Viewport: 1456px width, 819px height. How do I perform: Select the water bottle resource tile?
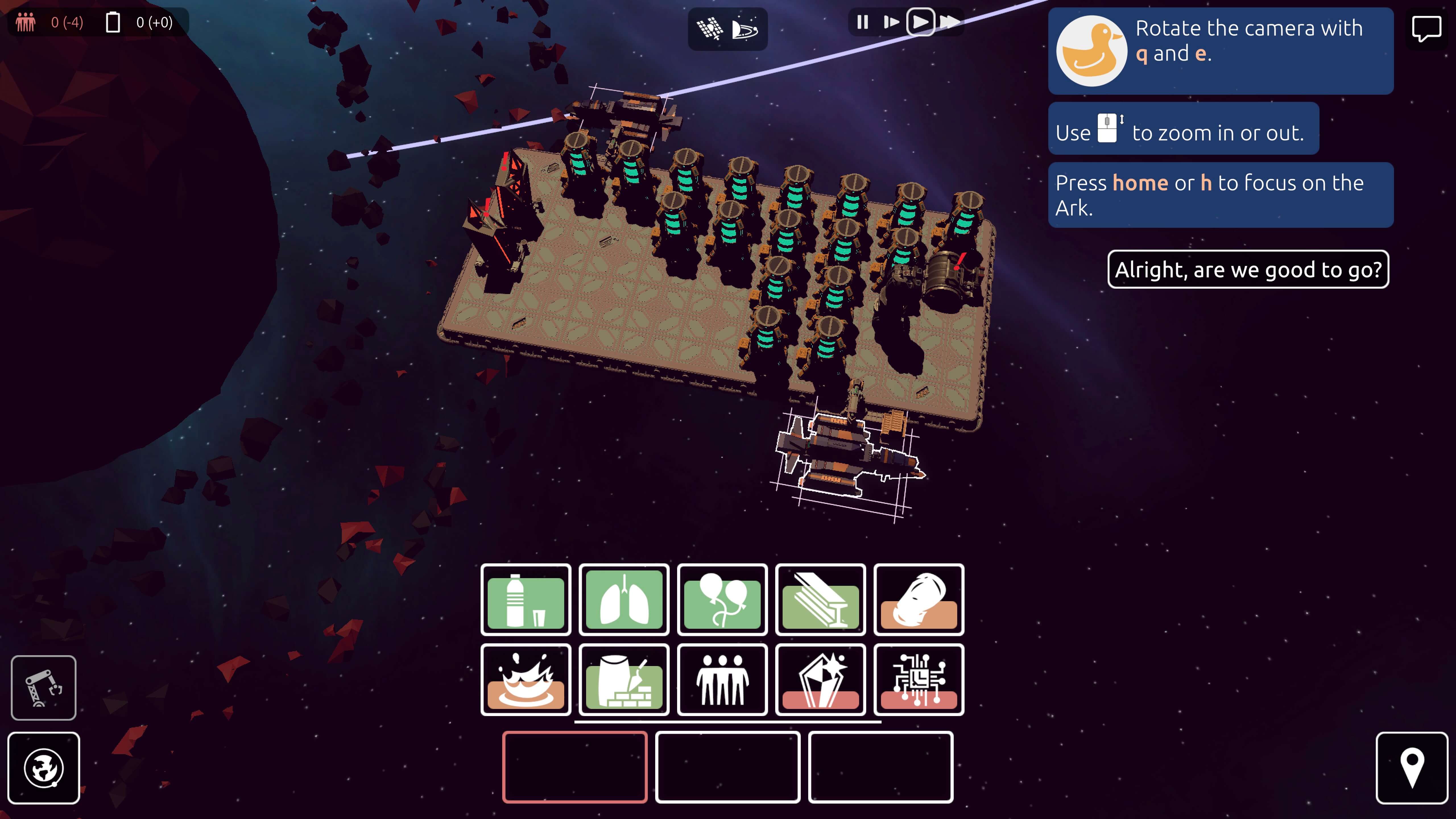(526, 600)
